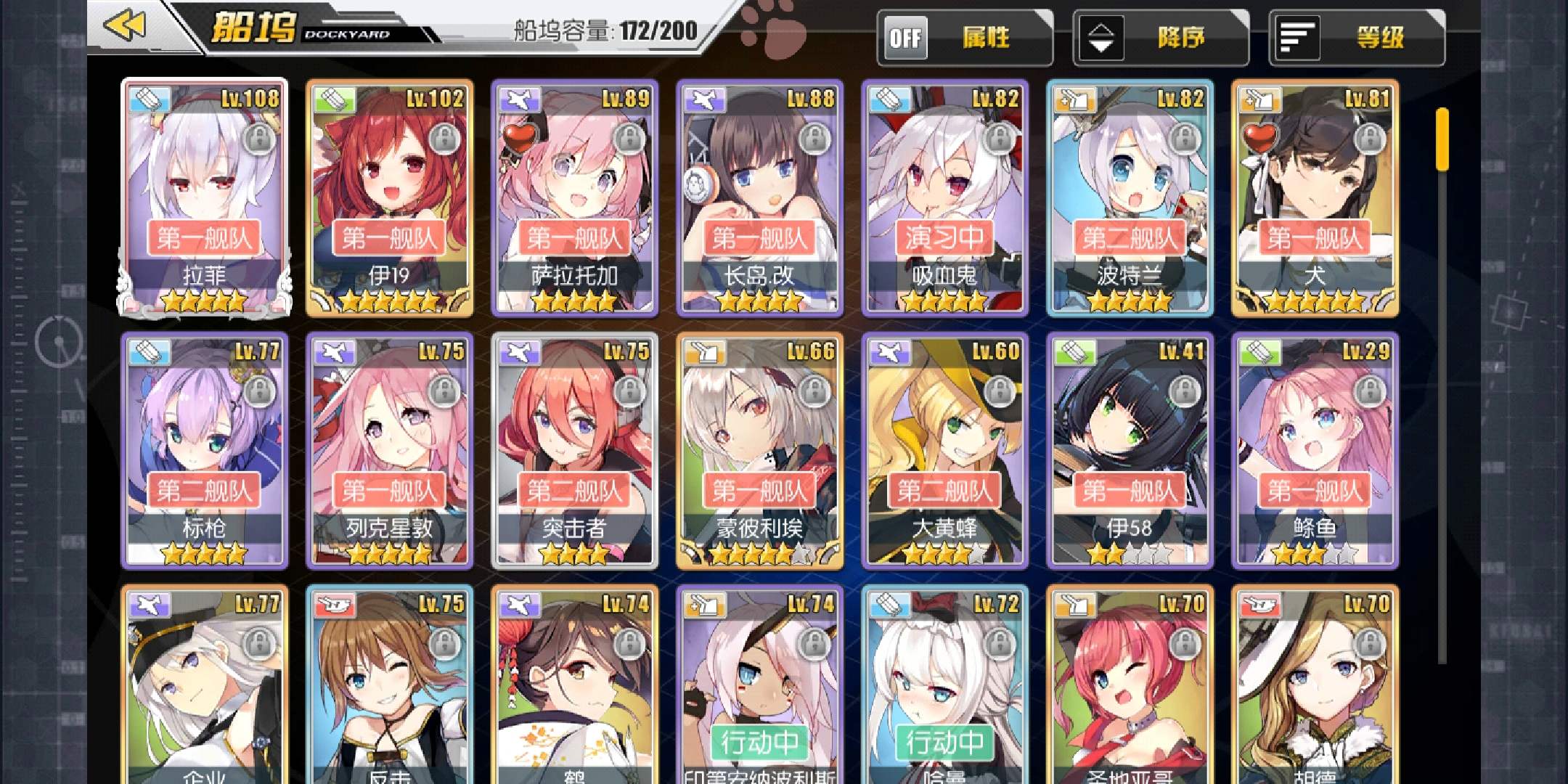The image size is (1568, 784).
Task: Open the 长岛.改 ship card
Action: tap(760, 197)
